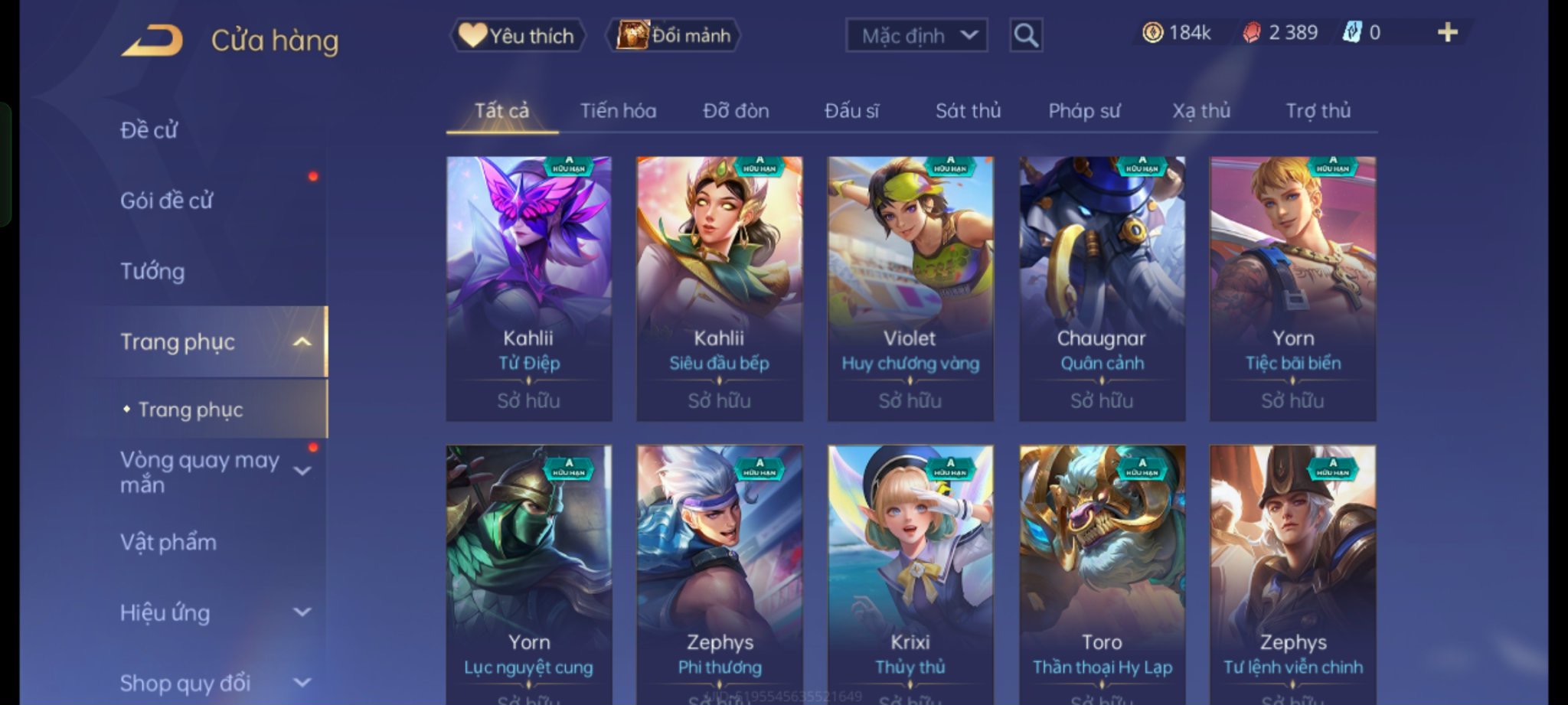Screen dimensions: 1568x705
Task: Select Kahlii Tử Điệp skin card
Action: point(529,289)
